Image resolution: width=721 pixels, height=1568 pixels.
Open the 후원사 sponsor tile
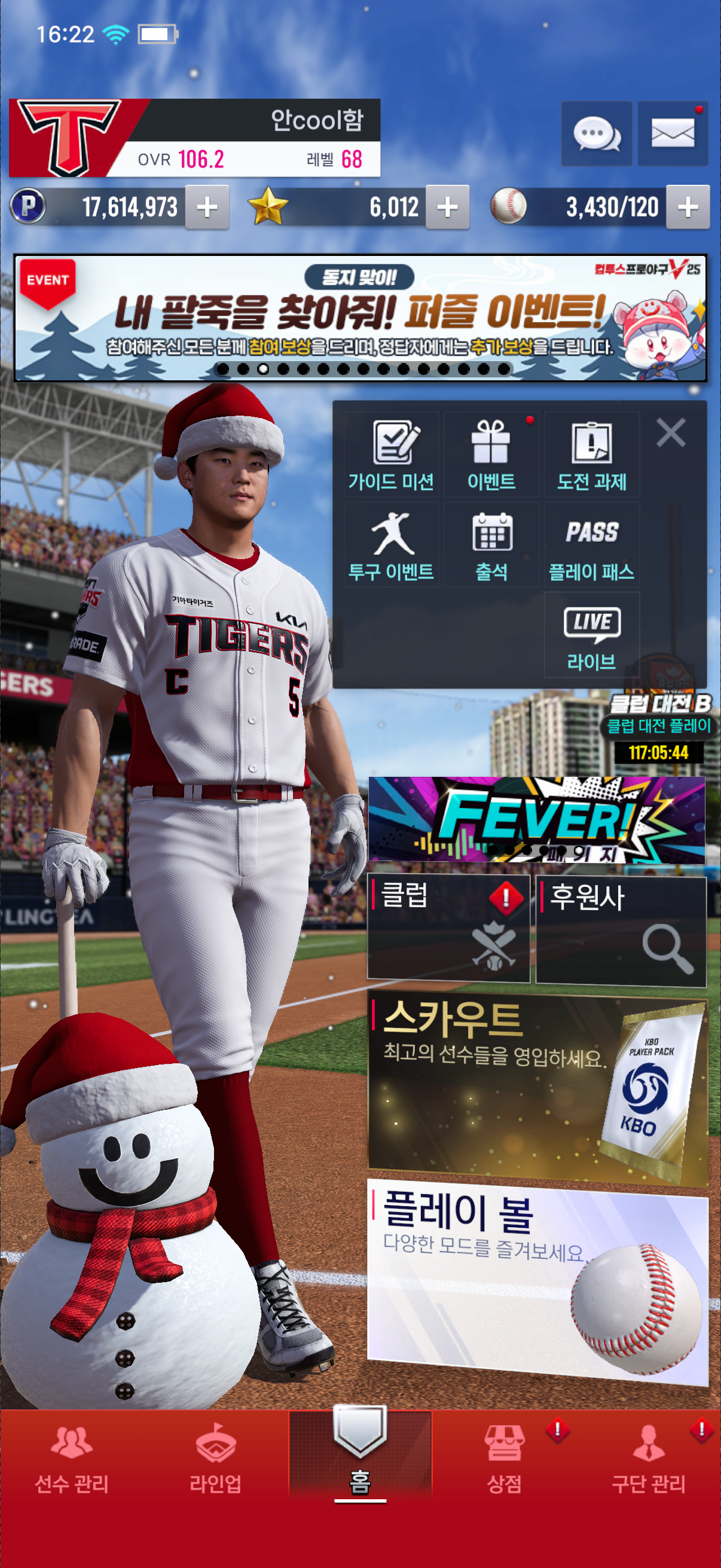pyautogui.click(x=621, y=928)
